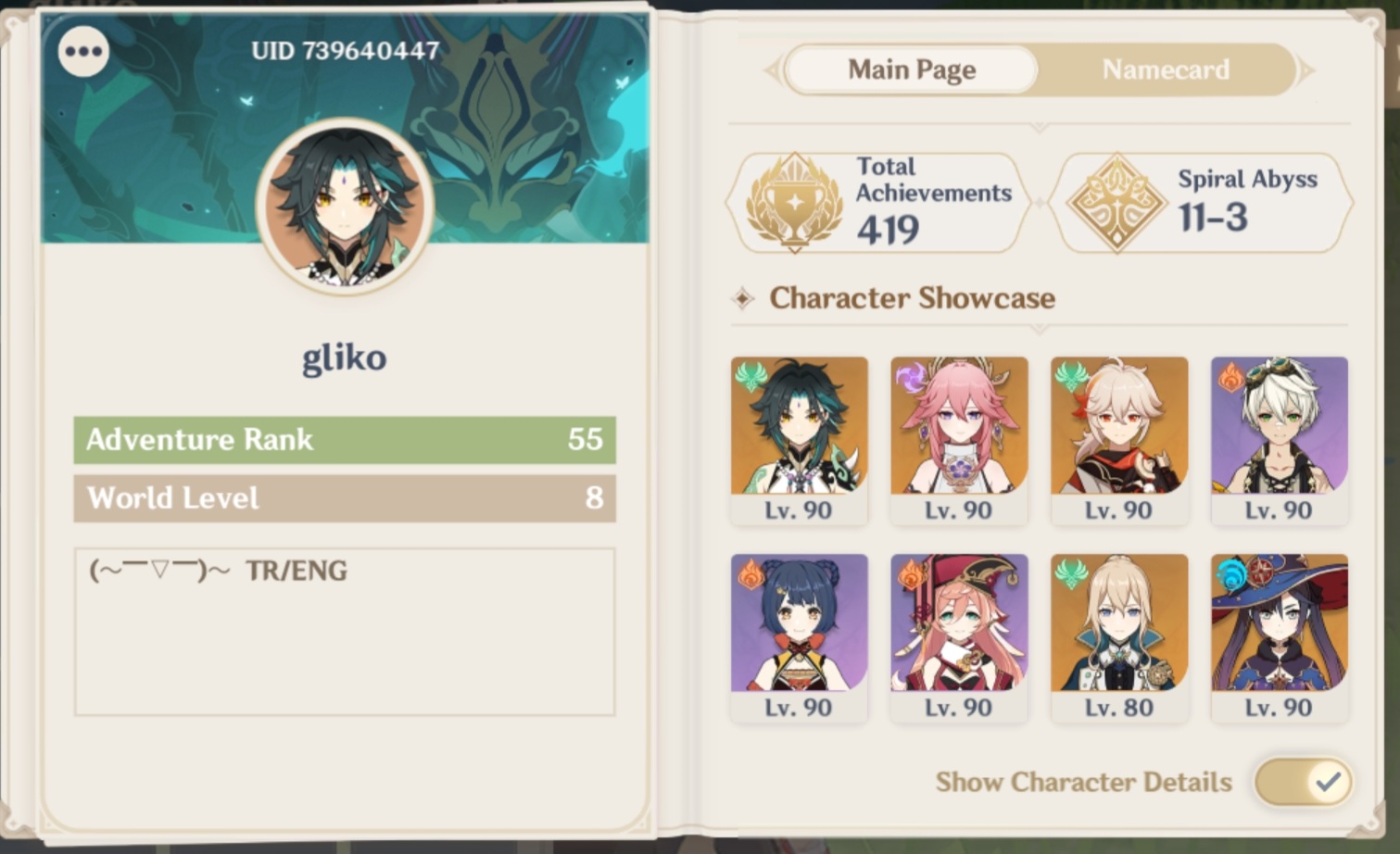The height and width of the screenshot is (854, 1400).
Task: Click the Pyro element icon on Xiangling's card
Action: (x=750, y=571)
